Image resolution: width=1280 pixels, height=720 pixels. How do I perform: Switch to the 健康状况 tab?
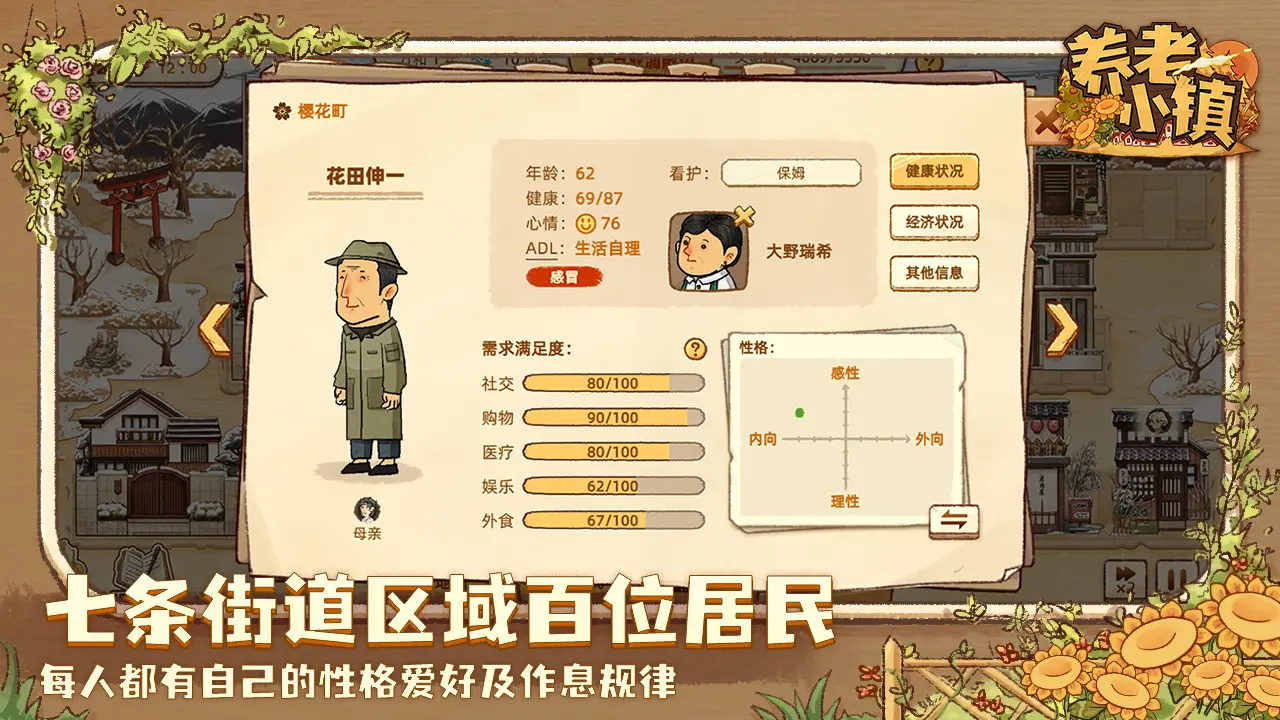pos(936,171)
